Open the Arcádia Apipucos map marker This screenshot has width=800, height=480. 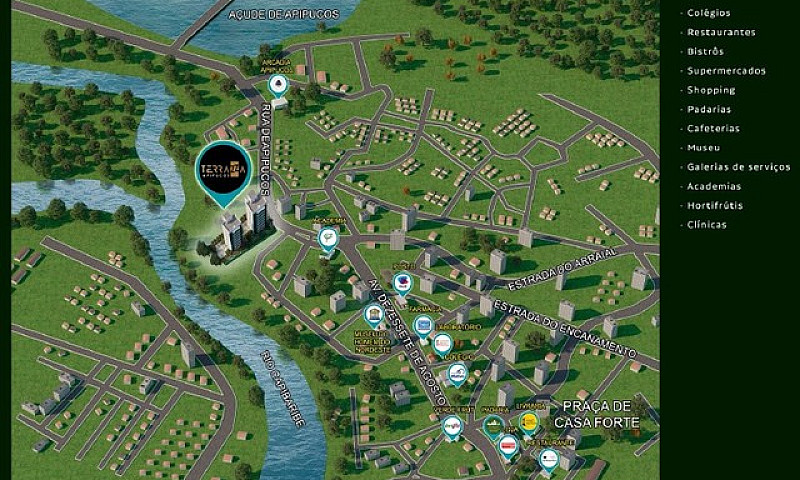278,84
